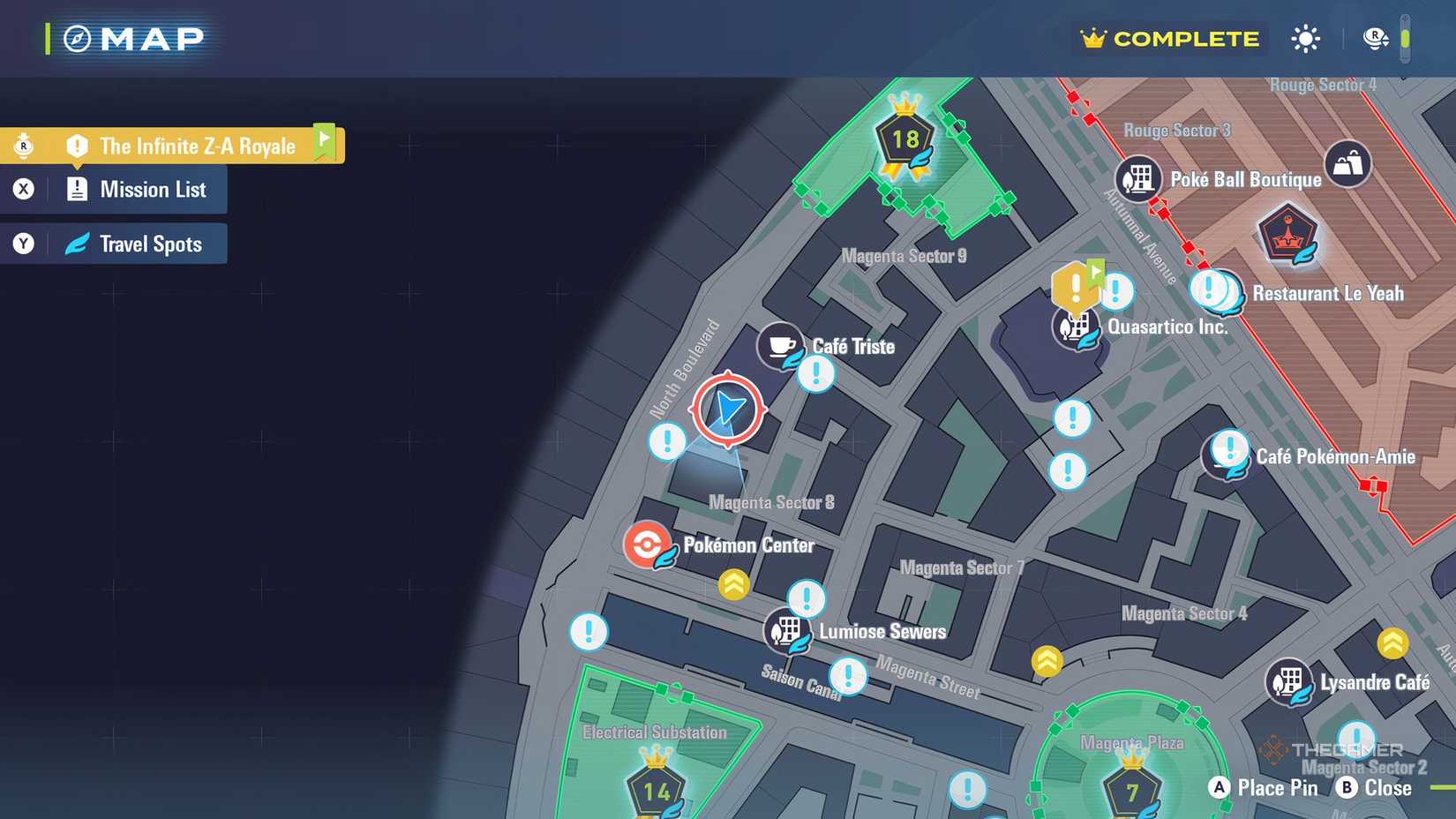Select battle zone badge 14 near Electrical Substation
The height and width of the screenshot is (819, 1456).
pyautogui.click(x=657, y=791)
